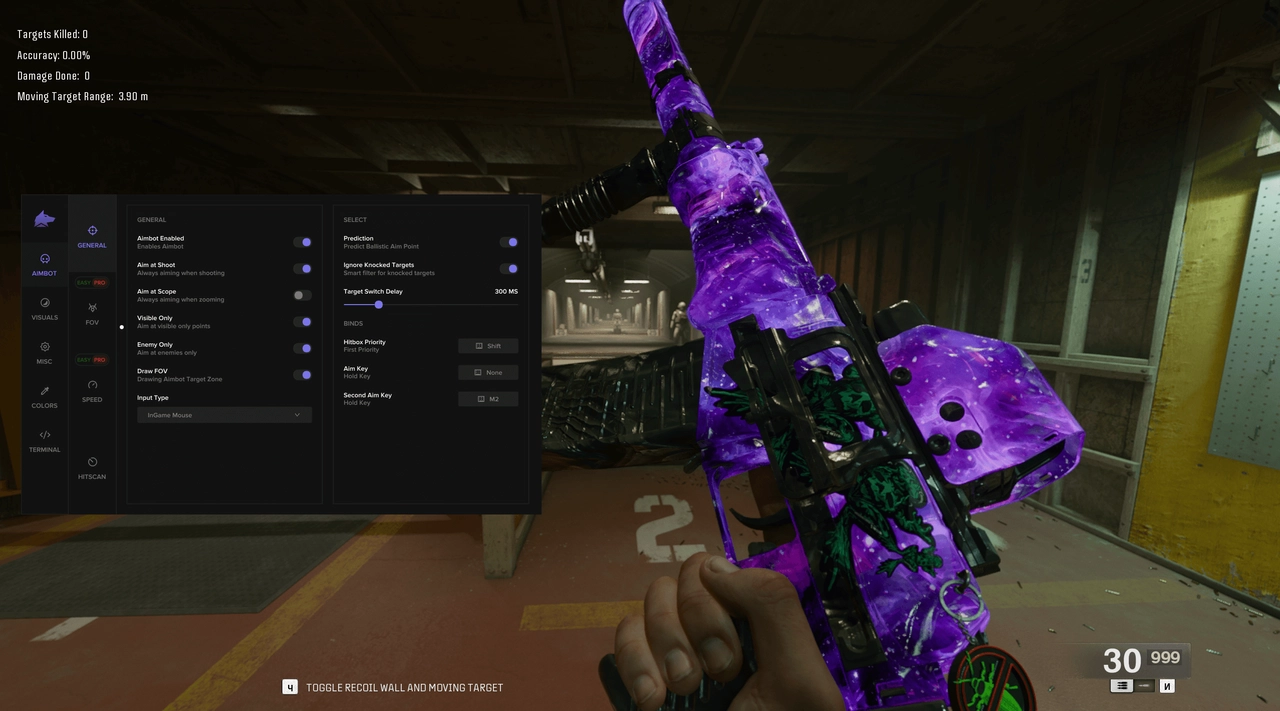Change the Second Aim Key bind button

pos(488,399)
